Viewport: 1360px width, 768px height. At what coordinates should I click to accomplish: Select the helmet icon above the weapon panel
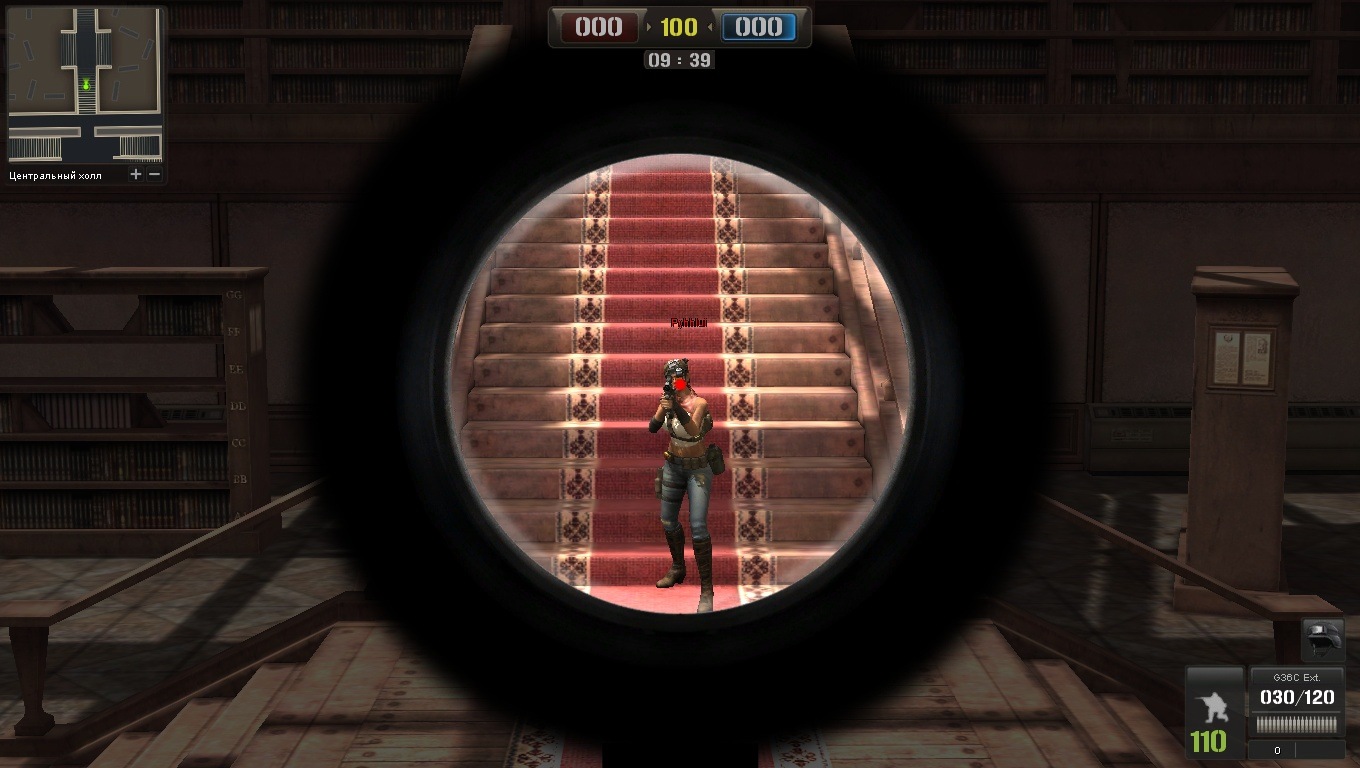click(x=1321, y=639)
